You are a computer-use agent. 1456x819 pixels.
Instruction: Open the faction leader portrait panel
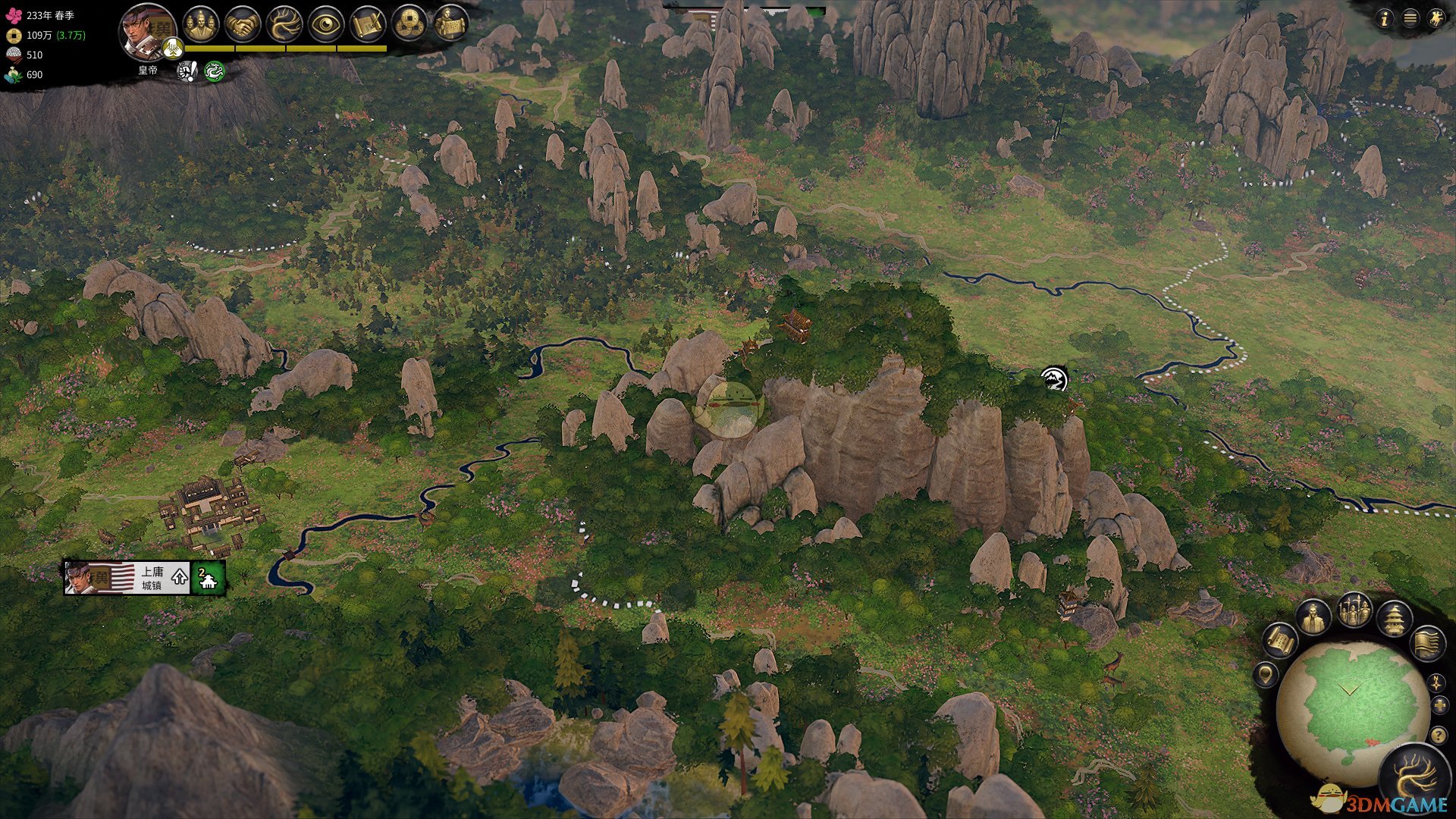pos(146,30)
